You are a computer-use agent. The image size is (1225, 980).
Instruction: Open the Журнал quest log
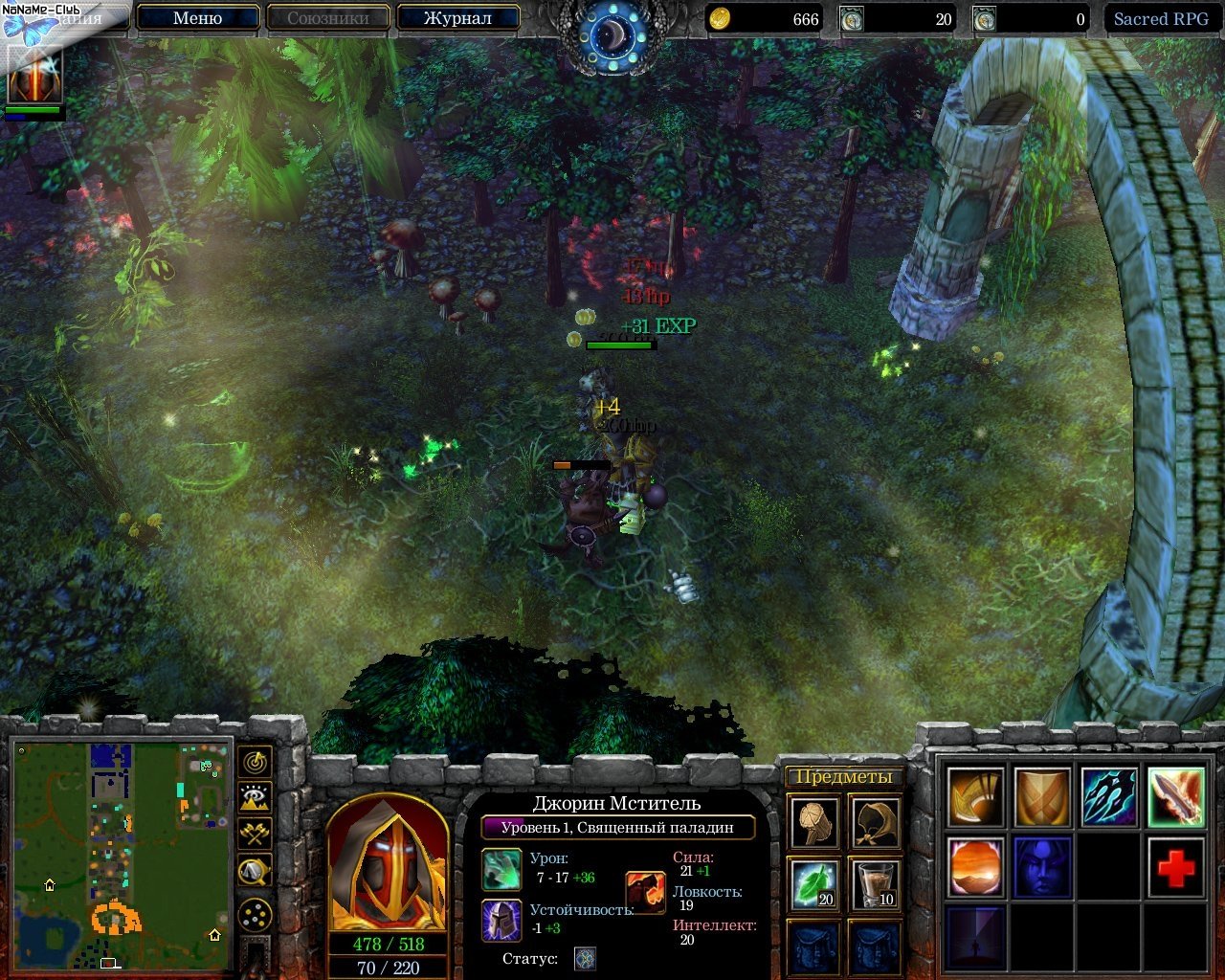[457, 18]
